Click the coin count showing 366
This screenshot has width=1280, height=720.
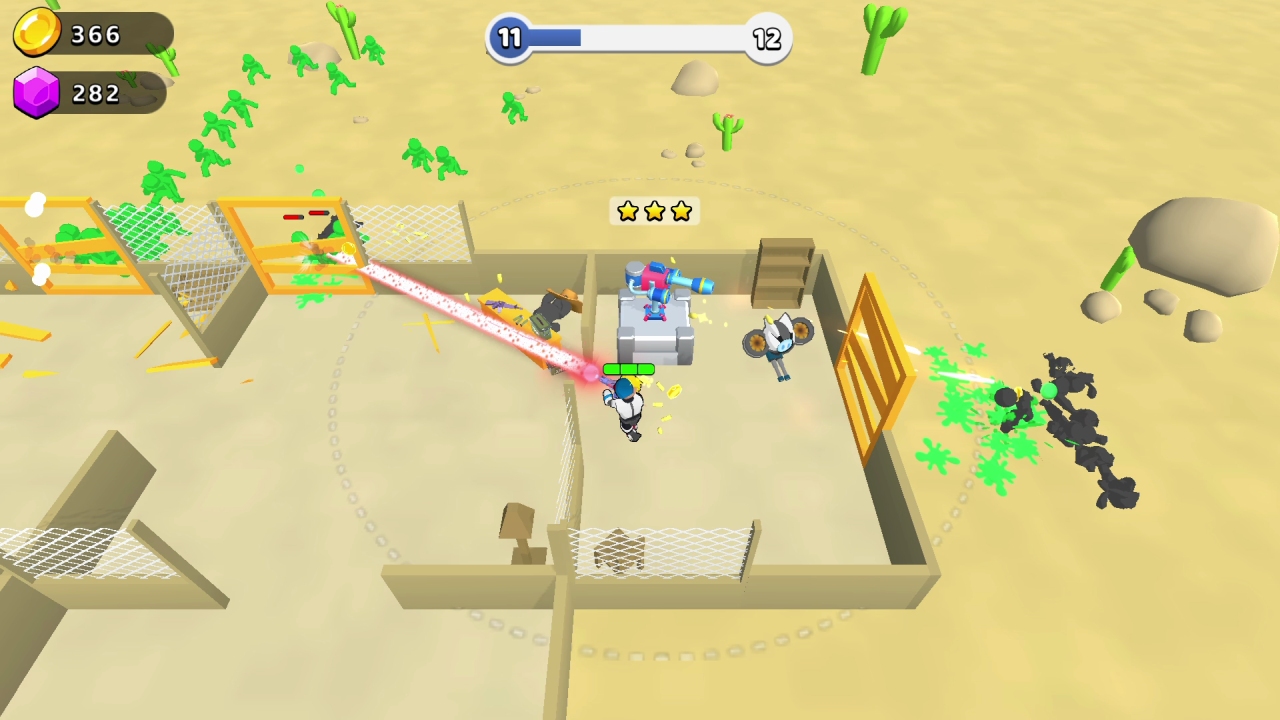point(95,33)
